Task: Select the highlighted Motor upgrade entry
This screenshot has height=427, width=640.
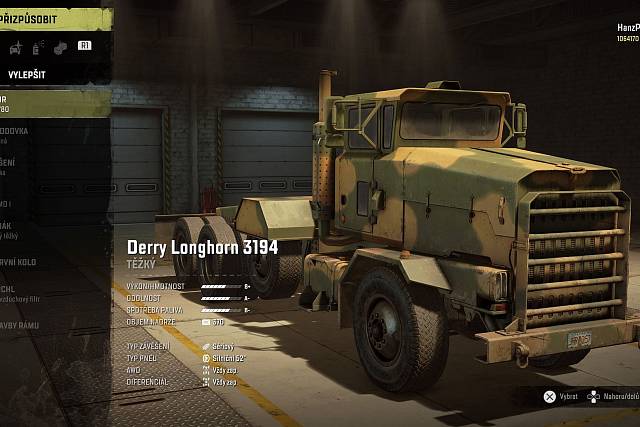Action: pos(40,103)
